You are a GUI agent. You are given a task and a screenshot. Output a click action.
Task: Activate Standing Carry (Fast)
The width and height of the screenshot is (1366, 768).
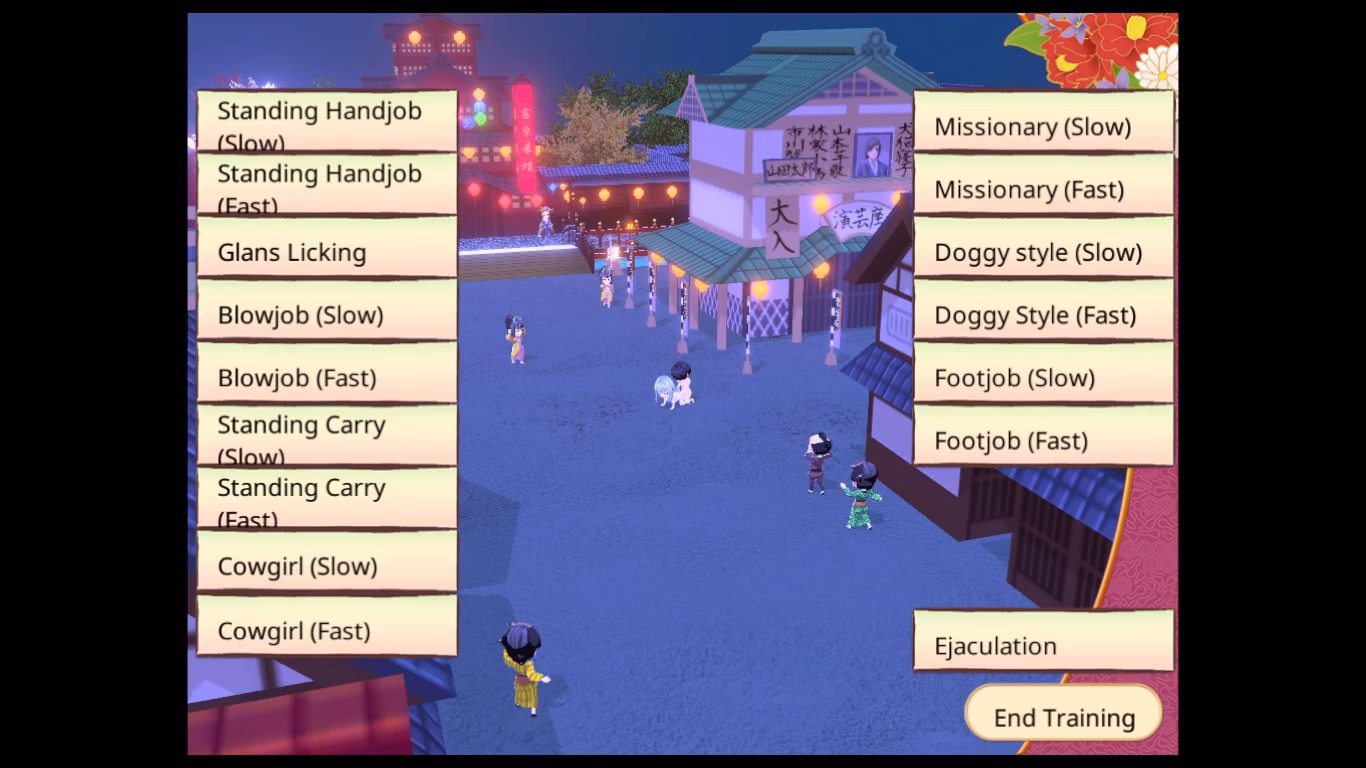click(327, 499)
